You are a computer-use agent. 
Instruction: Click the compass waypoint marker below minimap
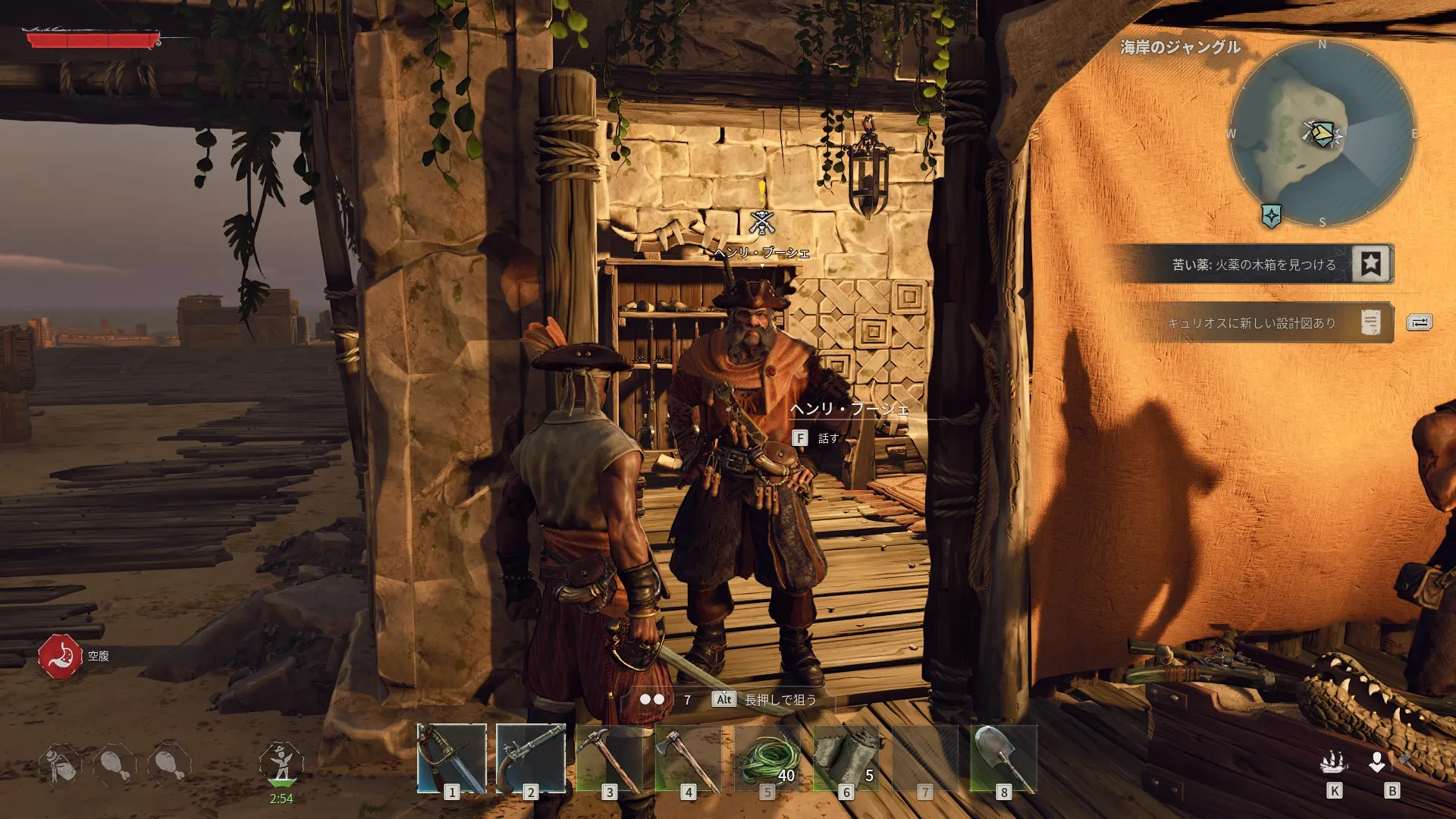1272,215
